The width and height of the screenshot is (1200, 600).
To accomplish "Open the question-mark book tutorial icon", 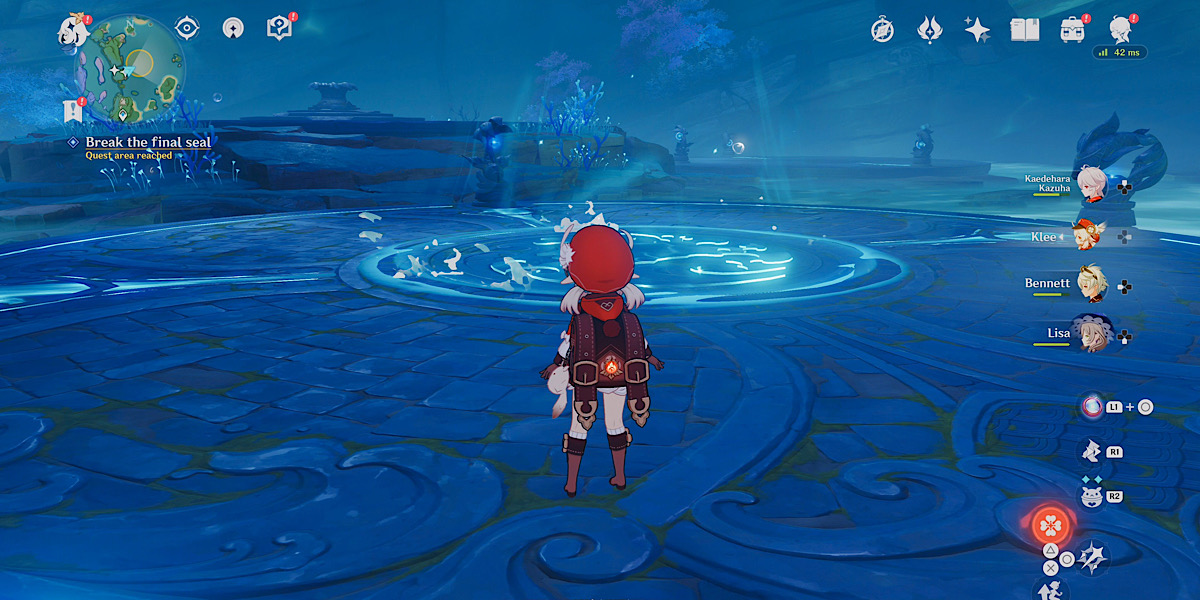I will pos(279,28).
